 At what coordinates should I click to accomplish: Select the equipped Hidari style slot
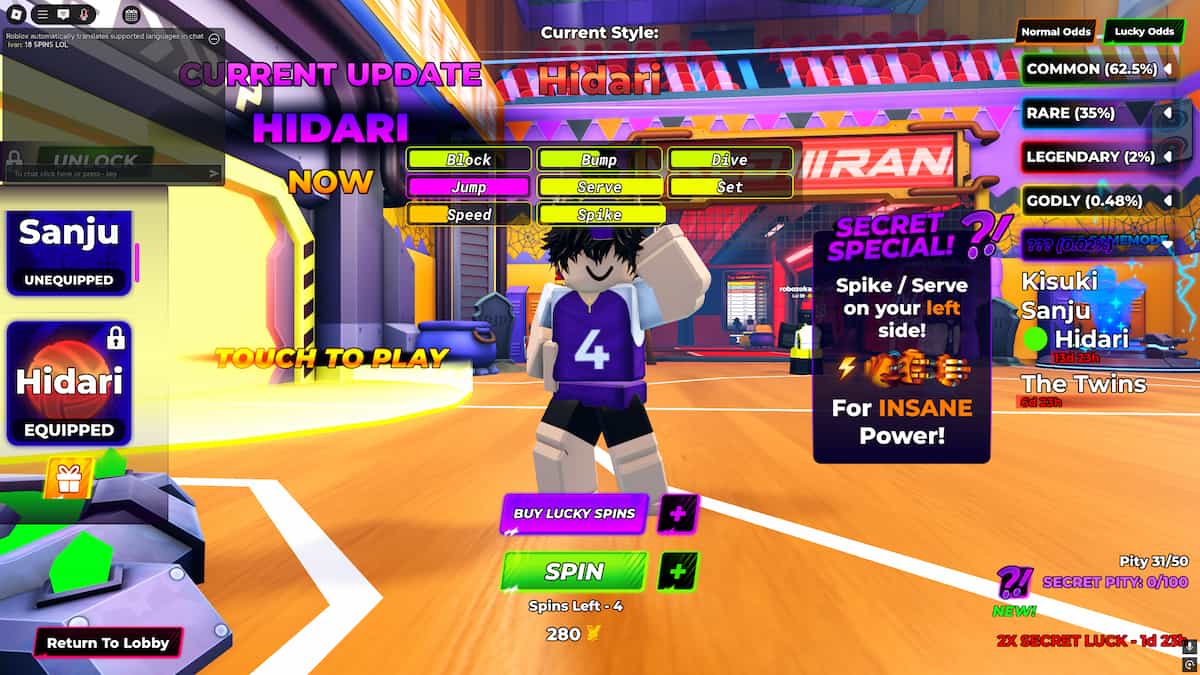click(x=68, y=383)
